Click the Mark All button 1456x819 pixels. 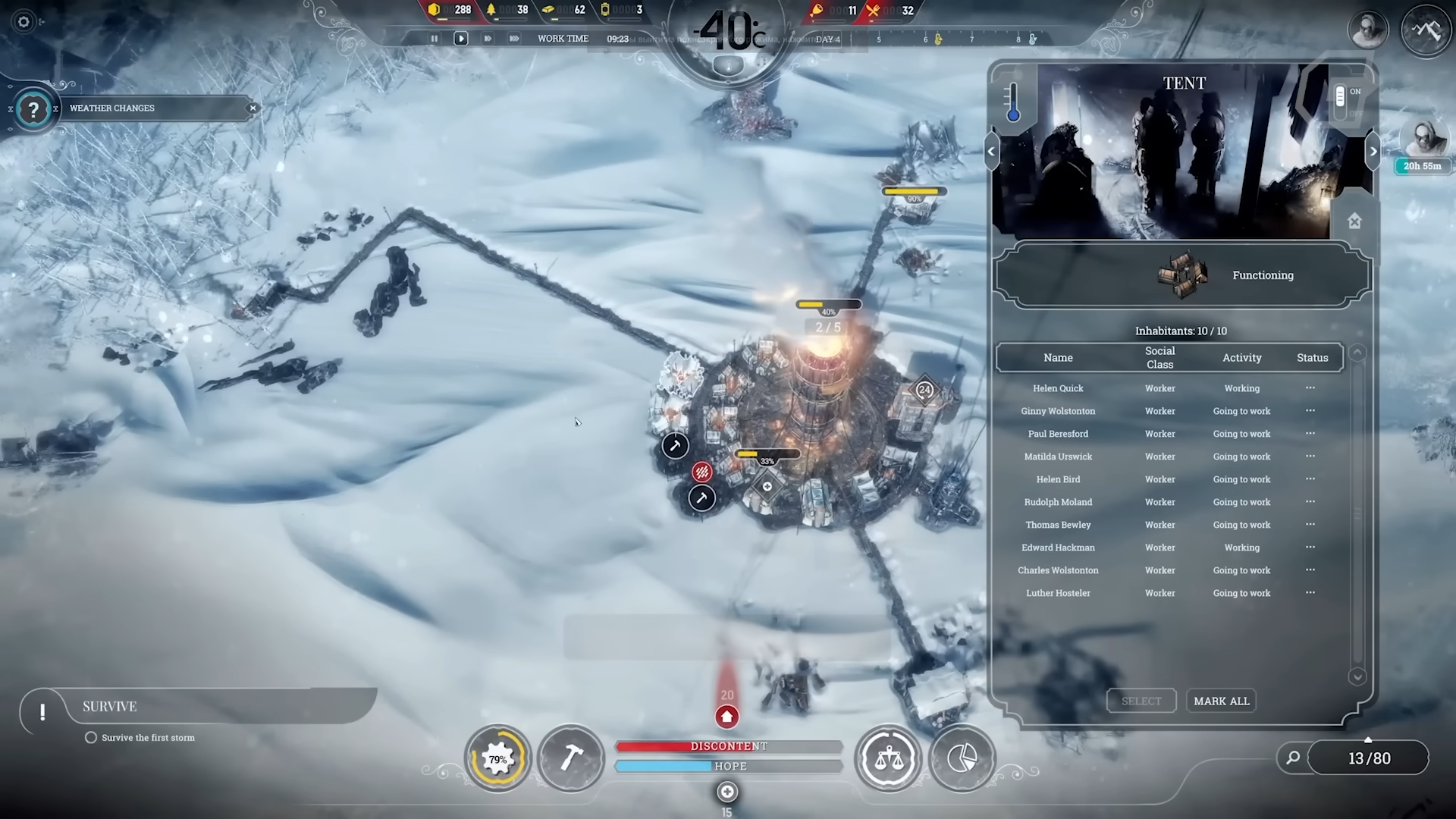[x=1221, y=701]
